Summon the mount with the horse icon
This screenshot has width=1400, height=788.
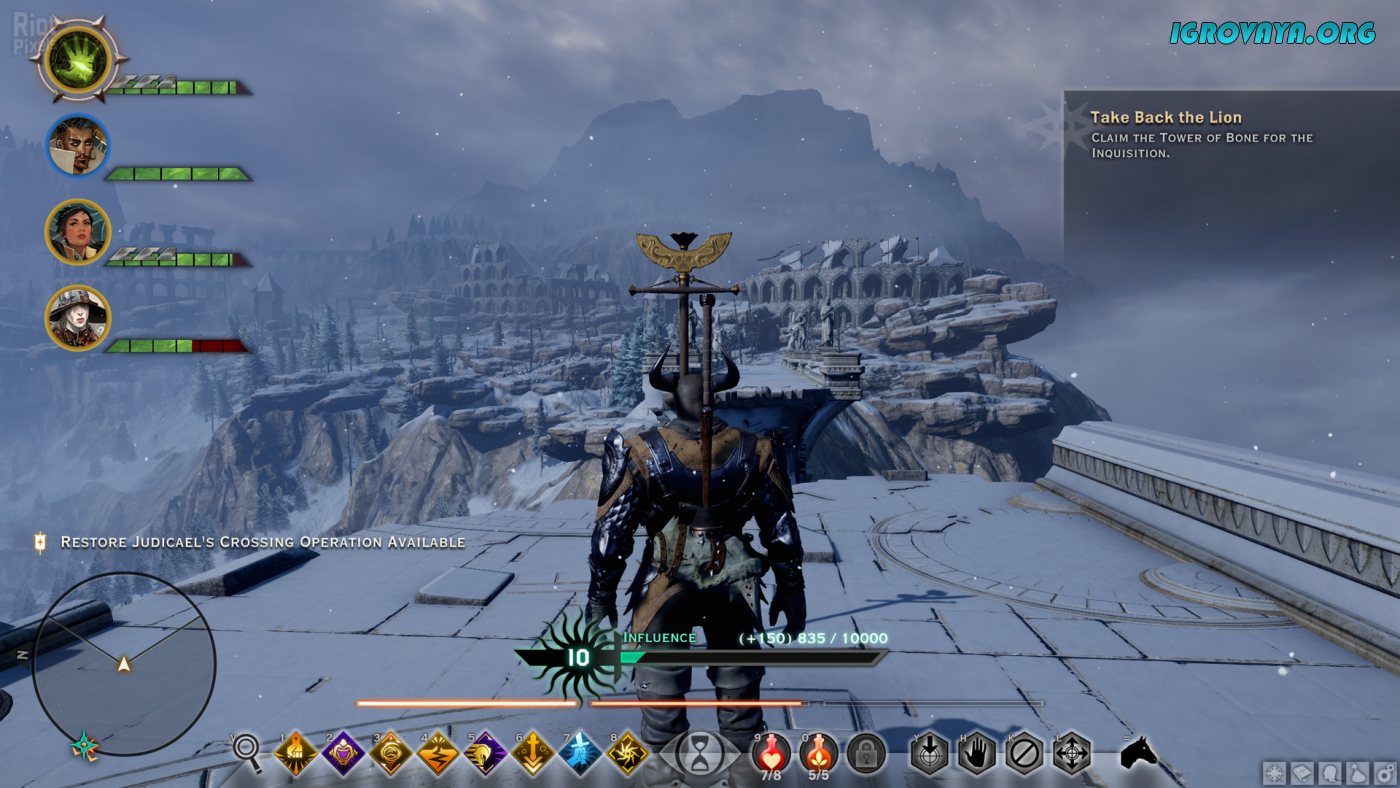1137,752
